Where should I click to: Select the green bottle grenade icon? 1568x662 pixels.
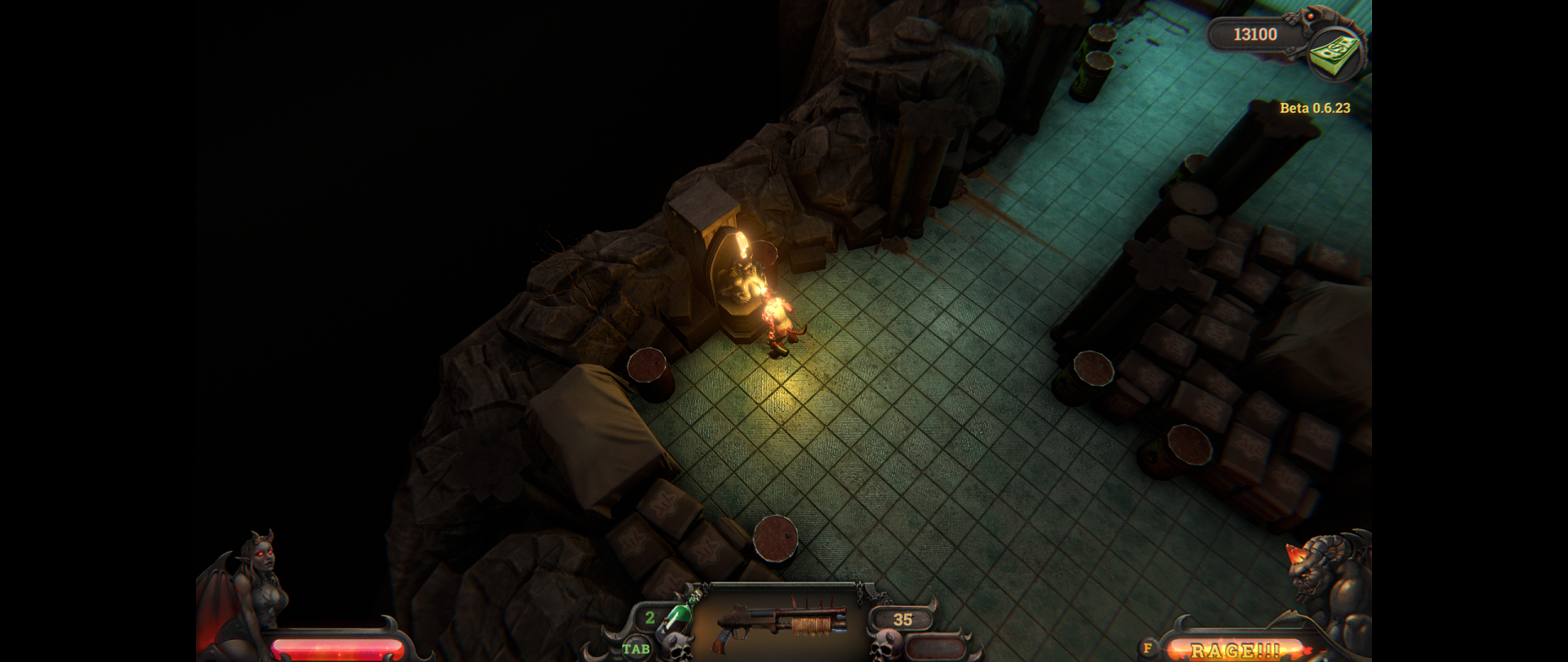click(677, 619)
